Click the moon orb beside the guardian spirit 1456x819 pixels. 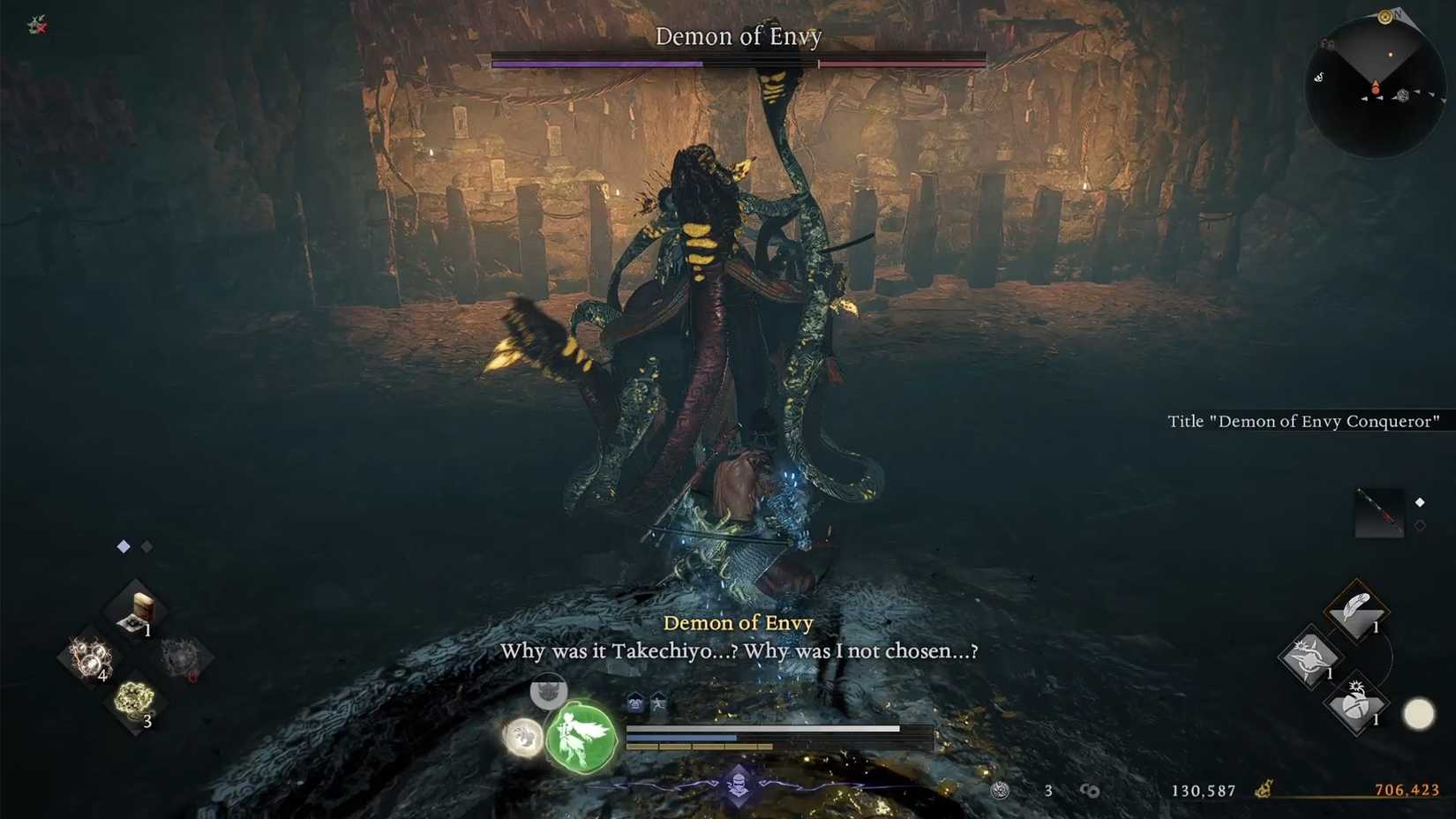click(x=523, y=738)
